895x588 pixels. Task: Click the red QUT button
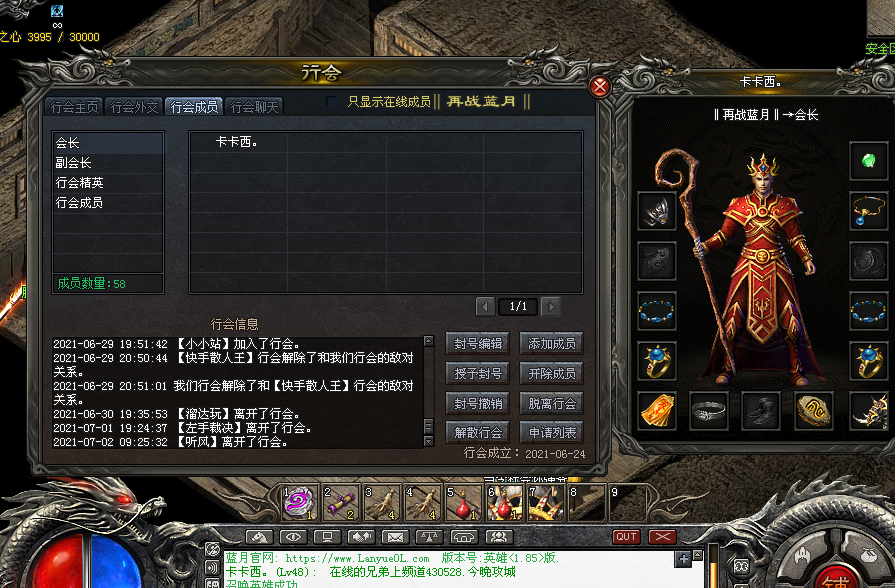click(626, 537)
